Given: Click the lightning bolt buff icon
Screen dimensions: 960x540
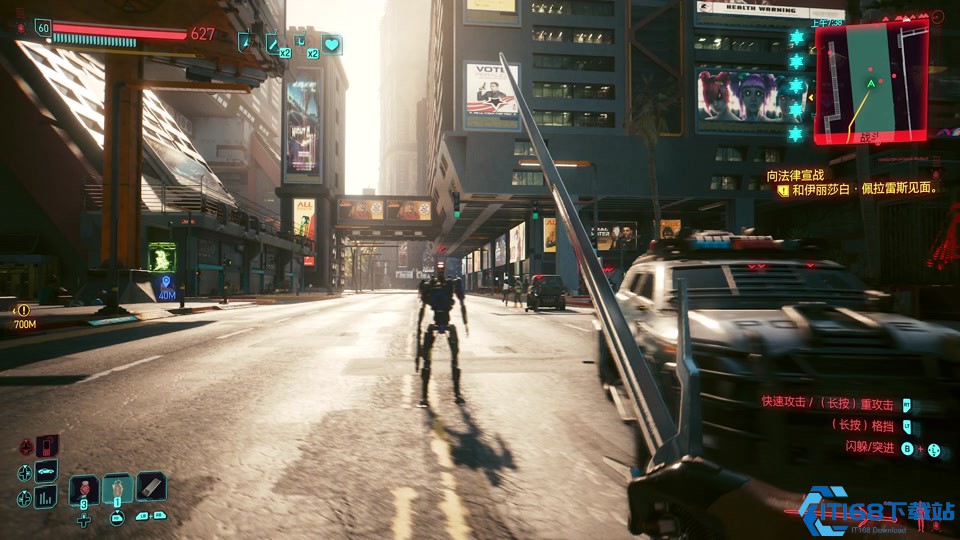Looking at the screenshot, I should pyautogui.click(x=246, y=42).
